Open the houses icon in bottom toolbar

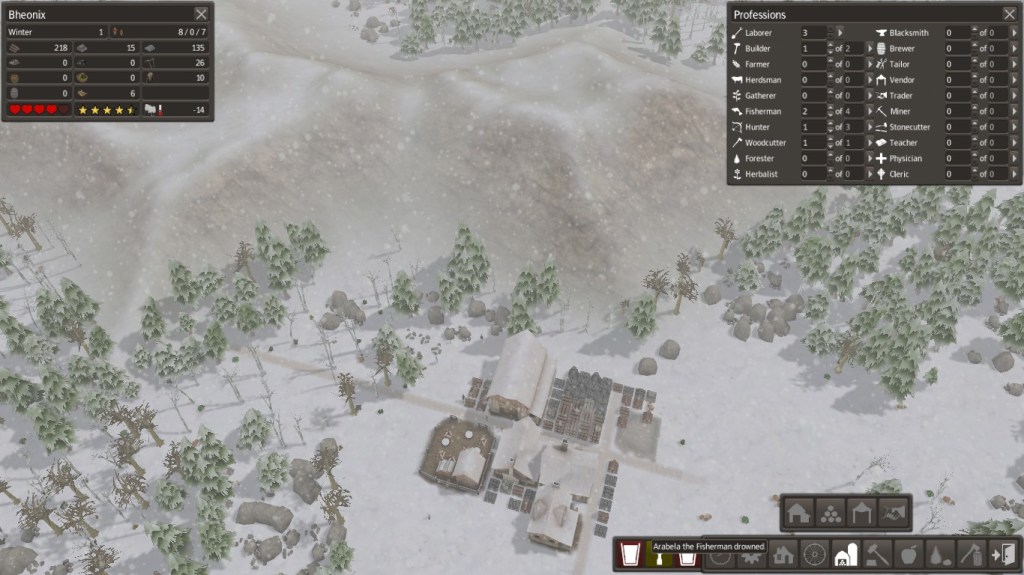[784, 553]
